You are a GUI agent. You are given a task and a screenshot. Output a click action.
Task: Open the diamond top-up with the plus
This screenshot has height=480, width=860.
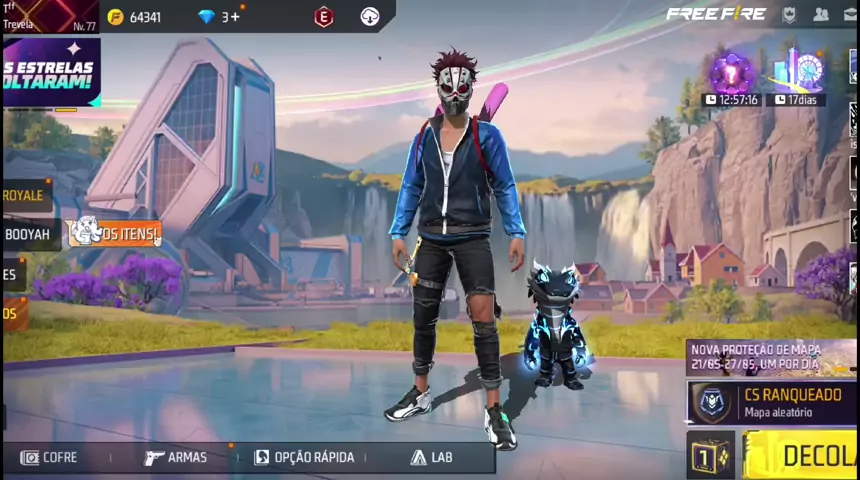[220, 17]
